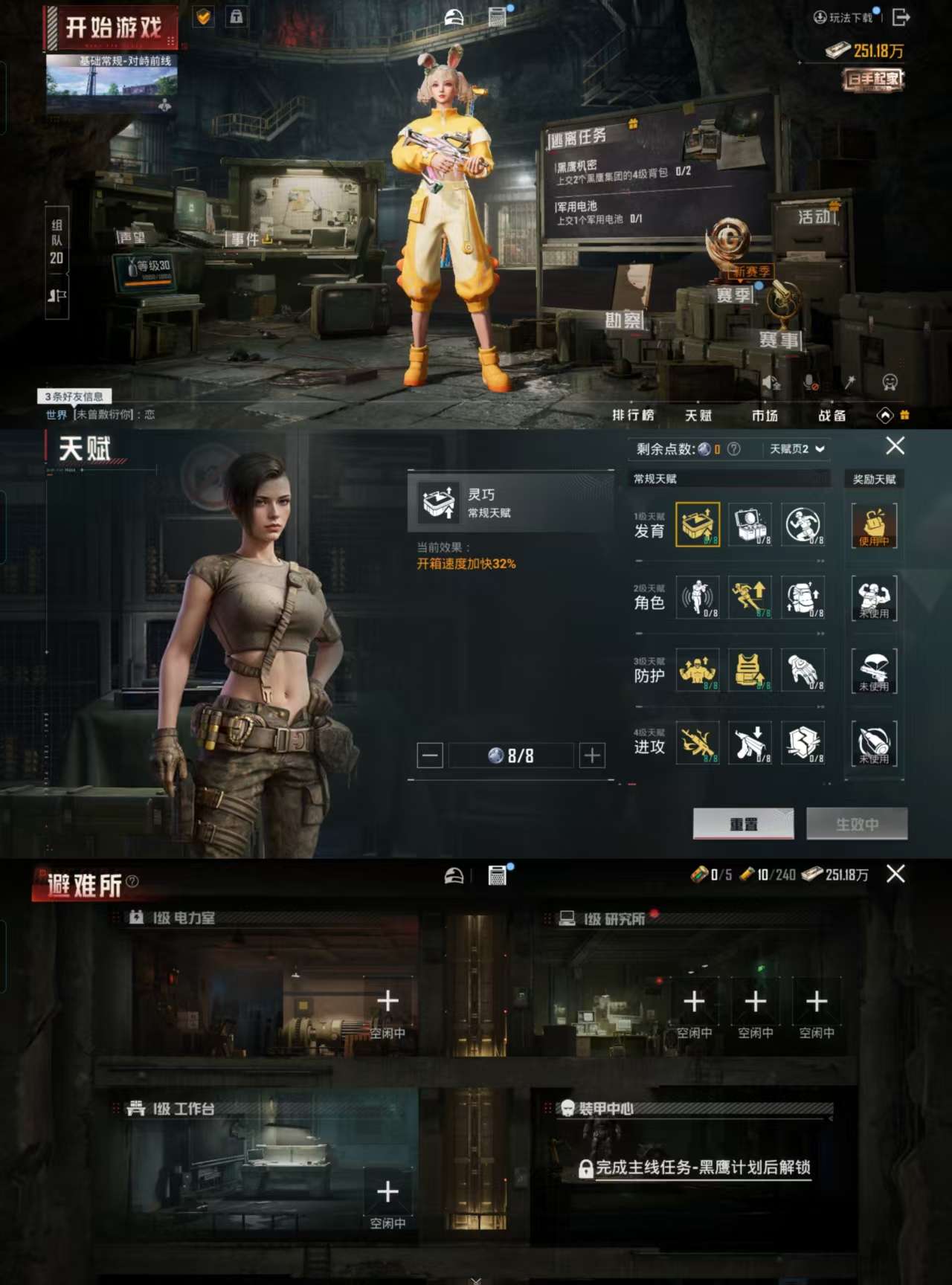Image resolution: width=952 pixels, height=1285 pixels.
Task: Select the armor vest talent in 防护 row
Action: pos(752,670)
